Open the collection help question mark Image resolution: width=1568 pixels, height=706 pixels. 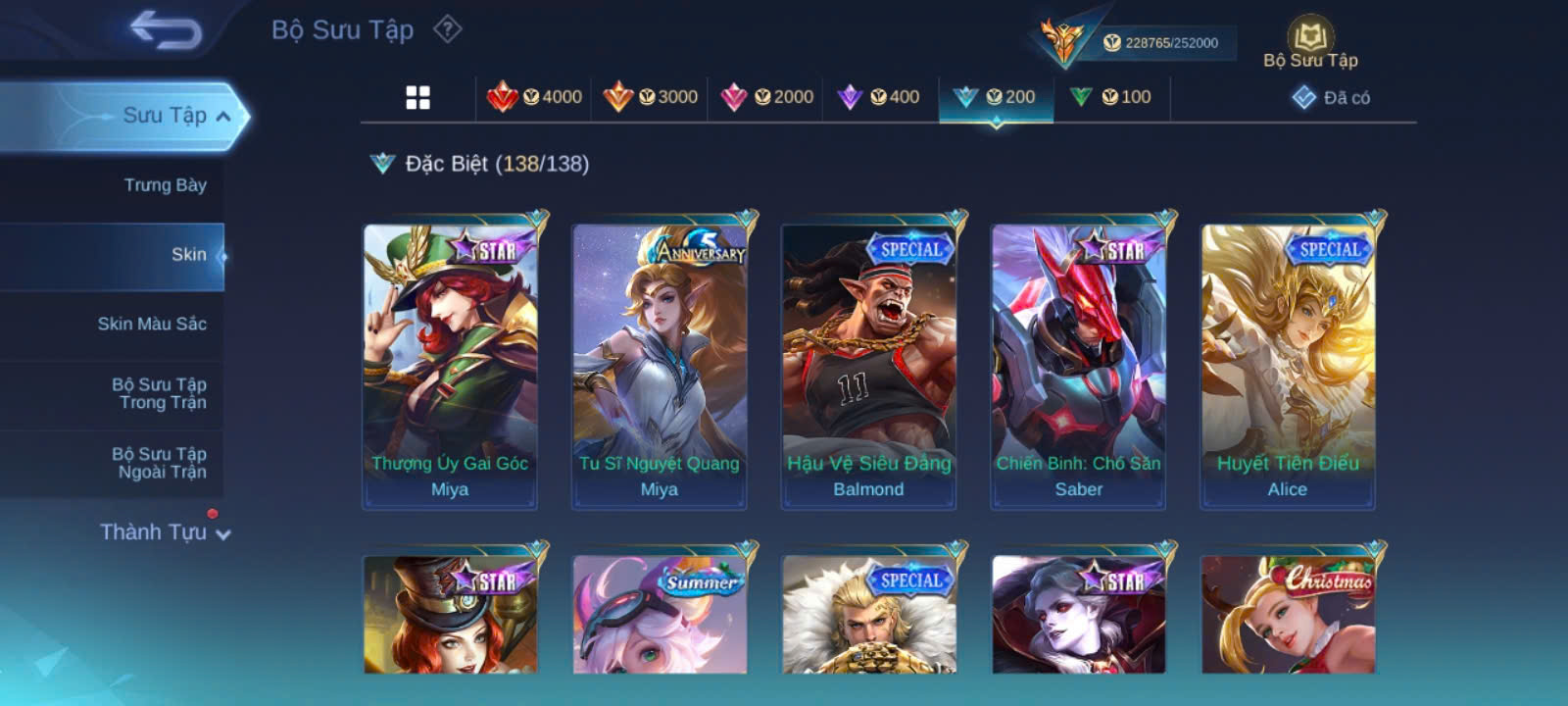(x=448, y=29)
